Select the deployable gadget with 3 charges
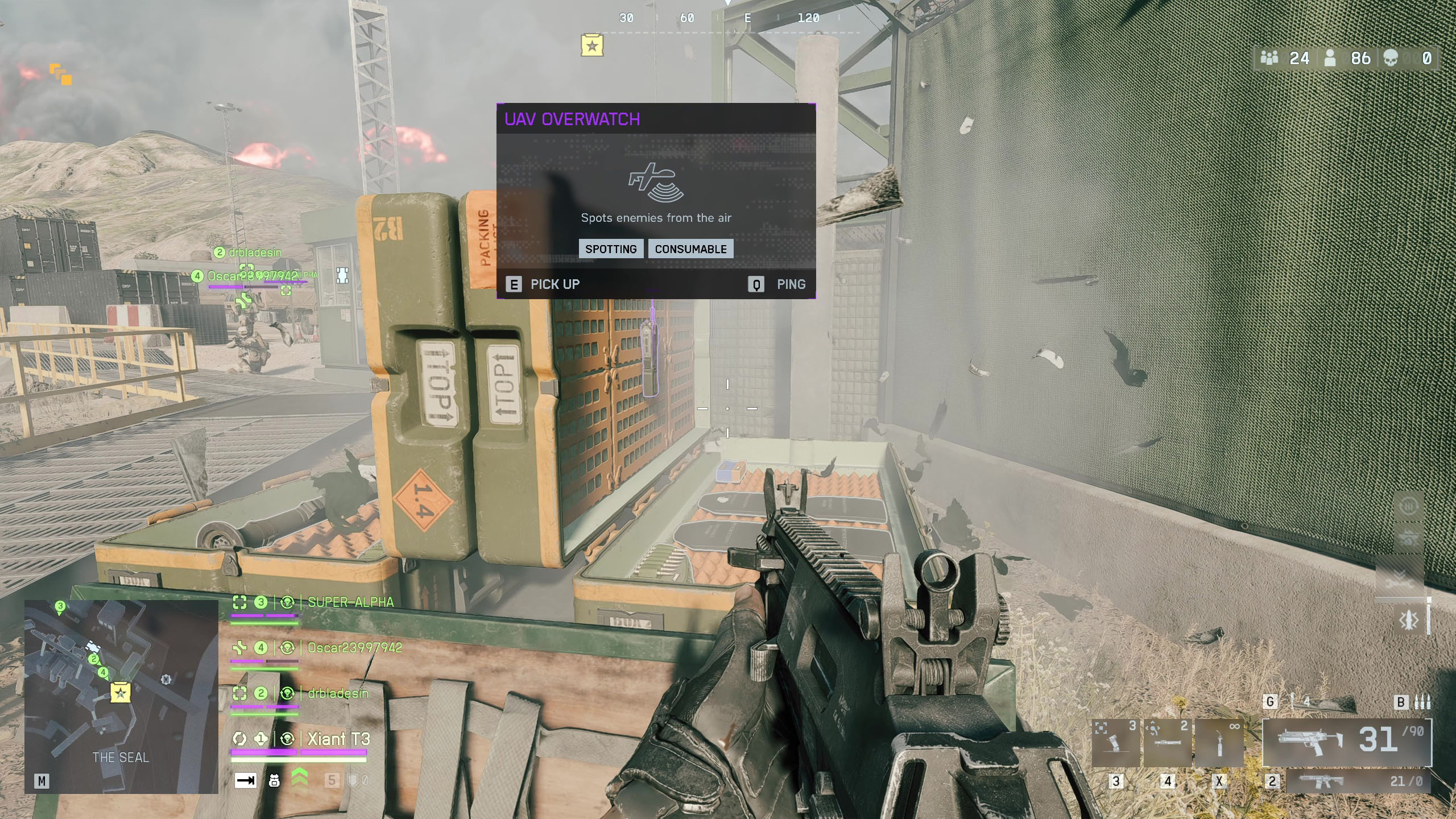The height and width of the screenshot is (819, 1456). [1116, 743]
